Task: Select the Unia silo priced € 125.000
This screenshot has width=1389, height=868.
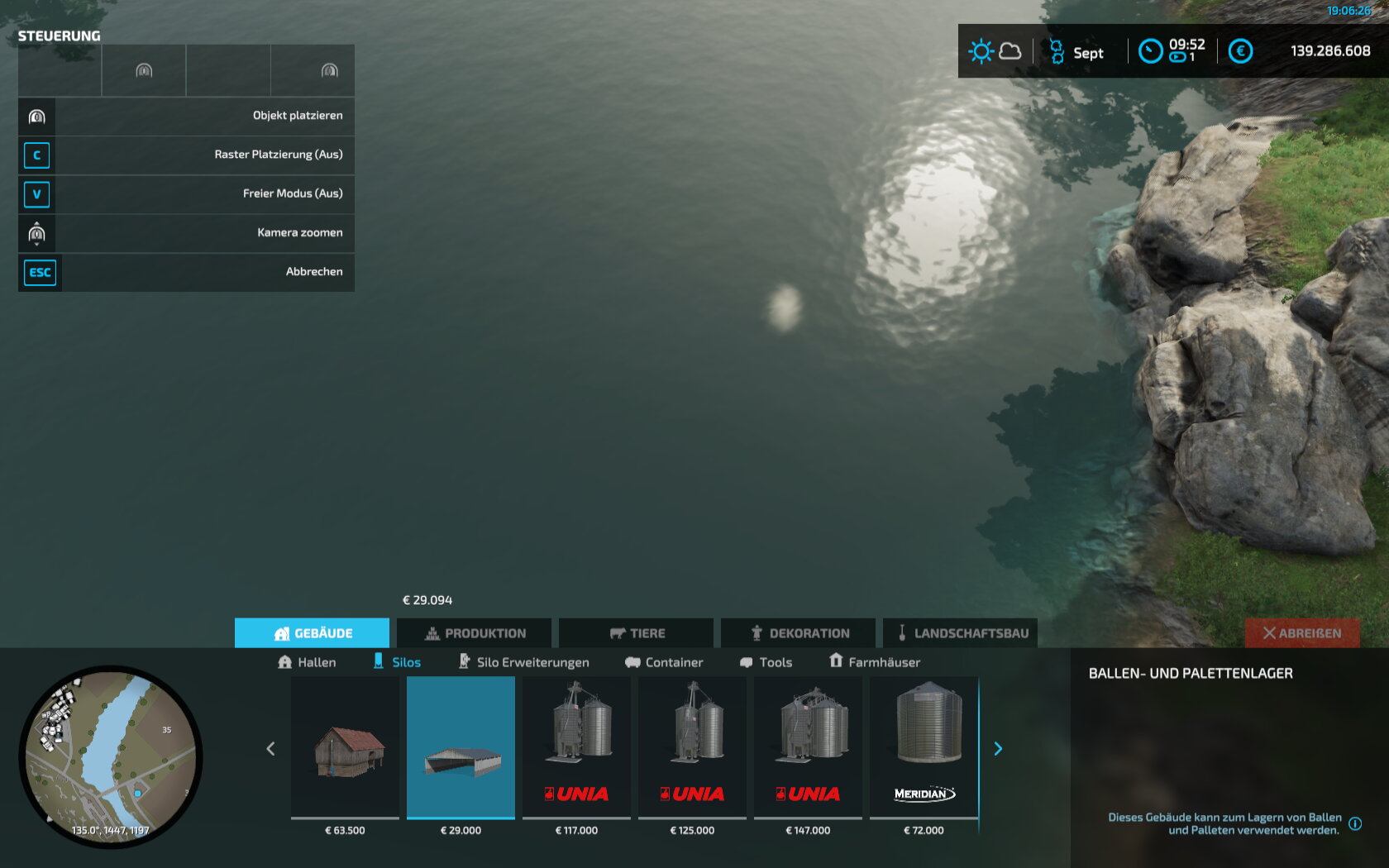Action: click(x=692, y=748)
